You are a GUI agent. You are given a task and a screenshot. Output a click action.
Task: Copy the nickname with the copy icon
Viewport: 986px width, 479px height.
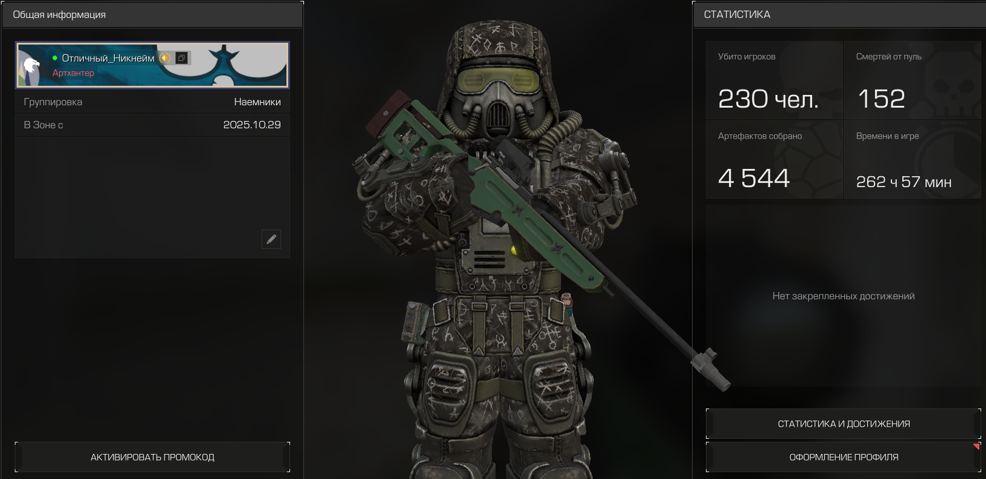pyautogui.click(x=182, y=58)
